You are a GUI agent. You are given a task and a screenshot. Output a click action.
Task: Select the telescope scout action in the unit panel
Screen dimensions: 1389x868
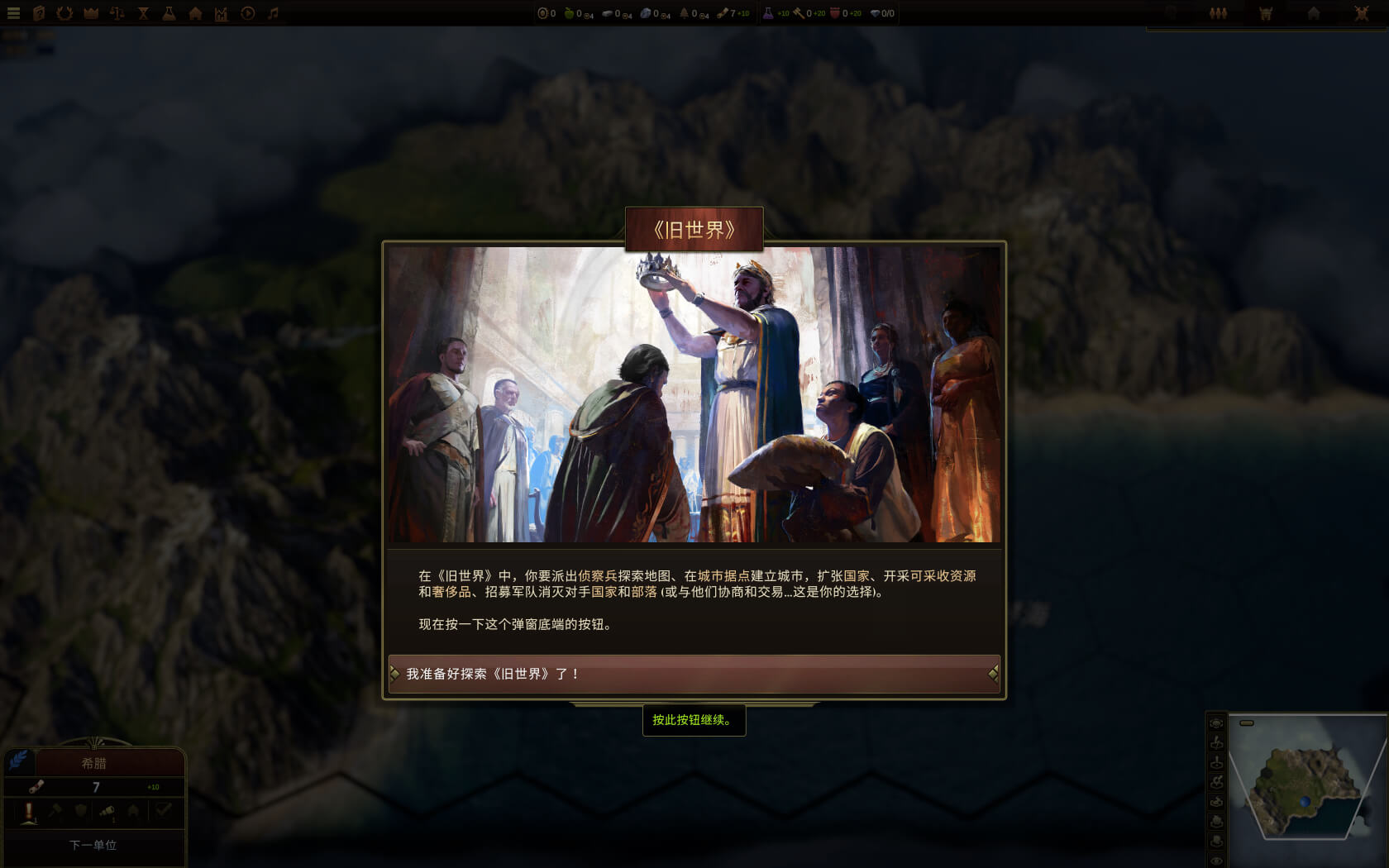coord(108,812)
